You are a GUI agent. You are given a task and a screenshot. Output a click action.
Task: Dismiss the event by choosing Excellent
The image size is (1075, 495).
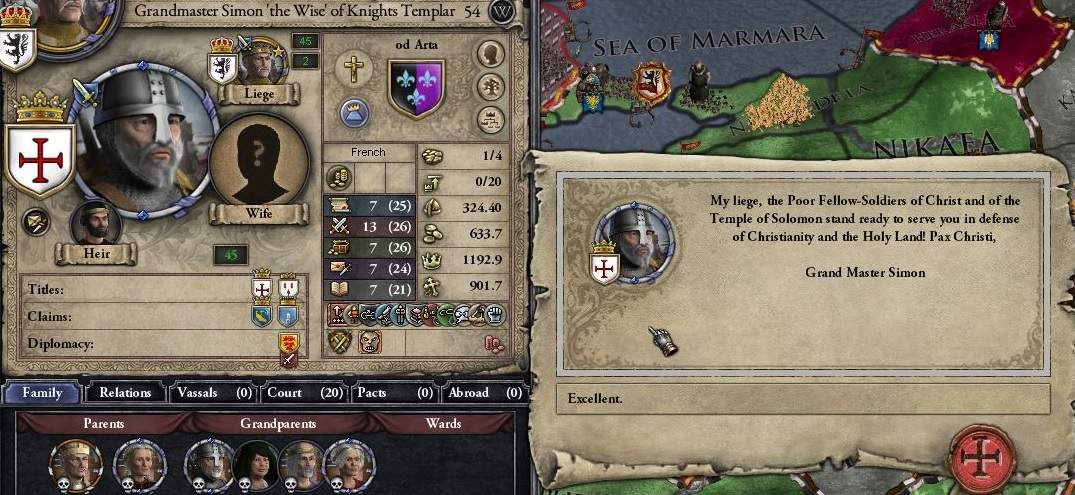coord(802,398)
